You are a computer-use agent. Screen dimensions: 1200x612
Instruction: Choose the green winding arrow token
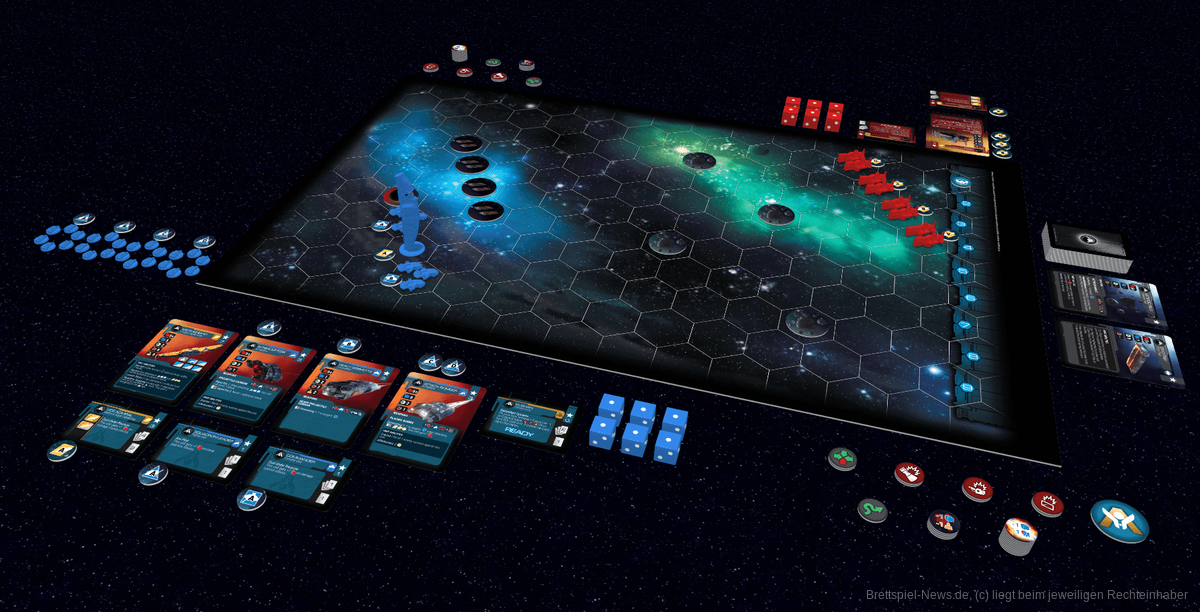[871, 511]
